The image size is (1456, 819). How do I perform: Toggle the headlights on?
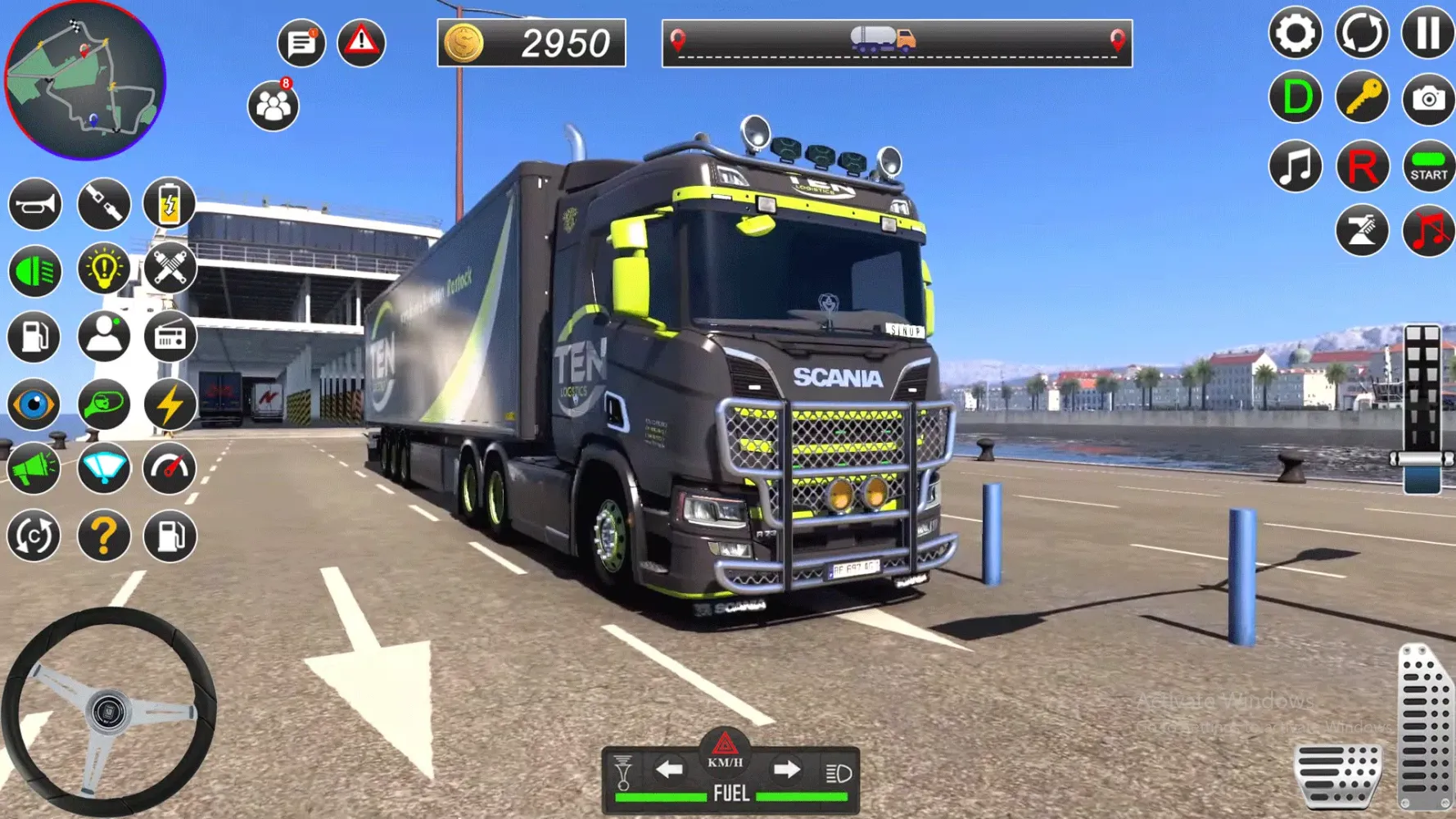click(33, 270)
